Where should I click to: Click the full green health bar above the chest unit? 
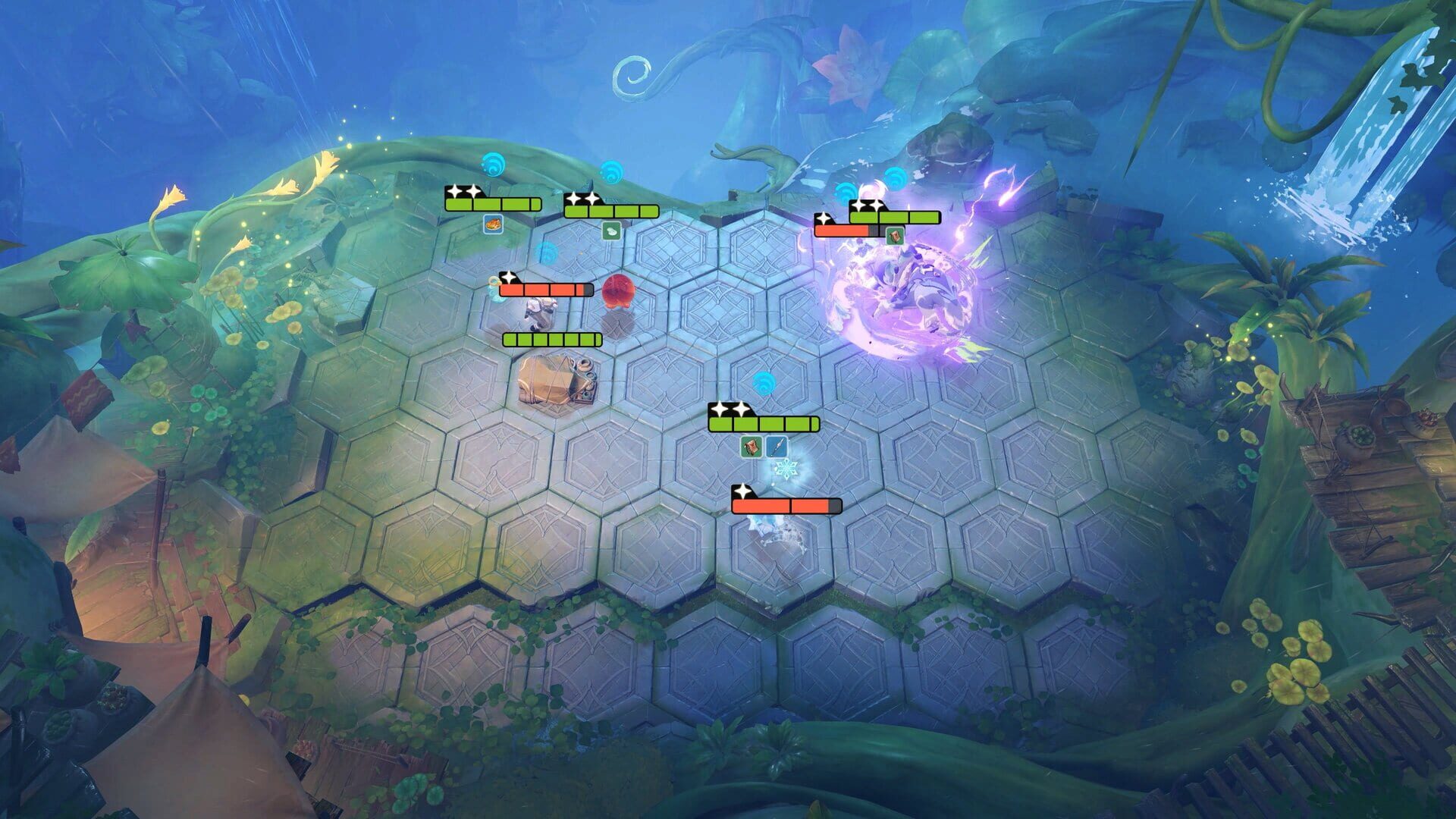tap(551, 339)
